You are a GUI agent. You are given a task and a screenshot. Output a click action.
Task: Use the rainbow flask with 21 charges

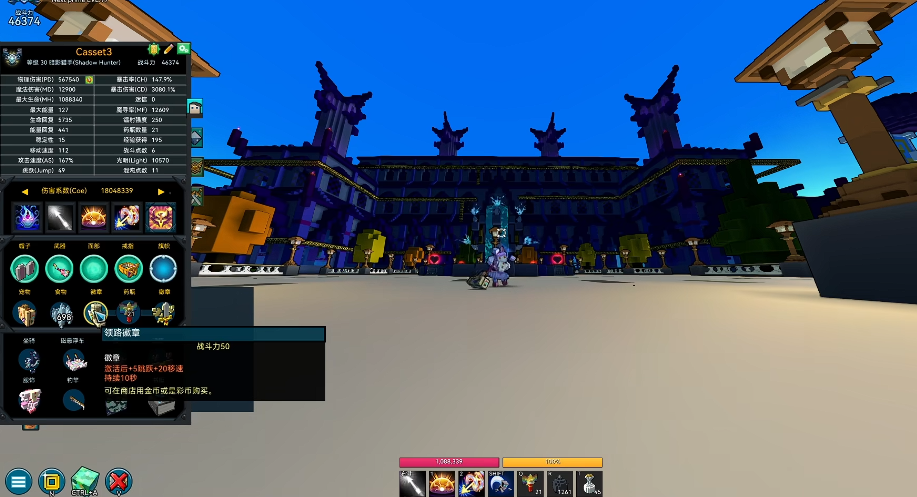(x=531, y=484)
